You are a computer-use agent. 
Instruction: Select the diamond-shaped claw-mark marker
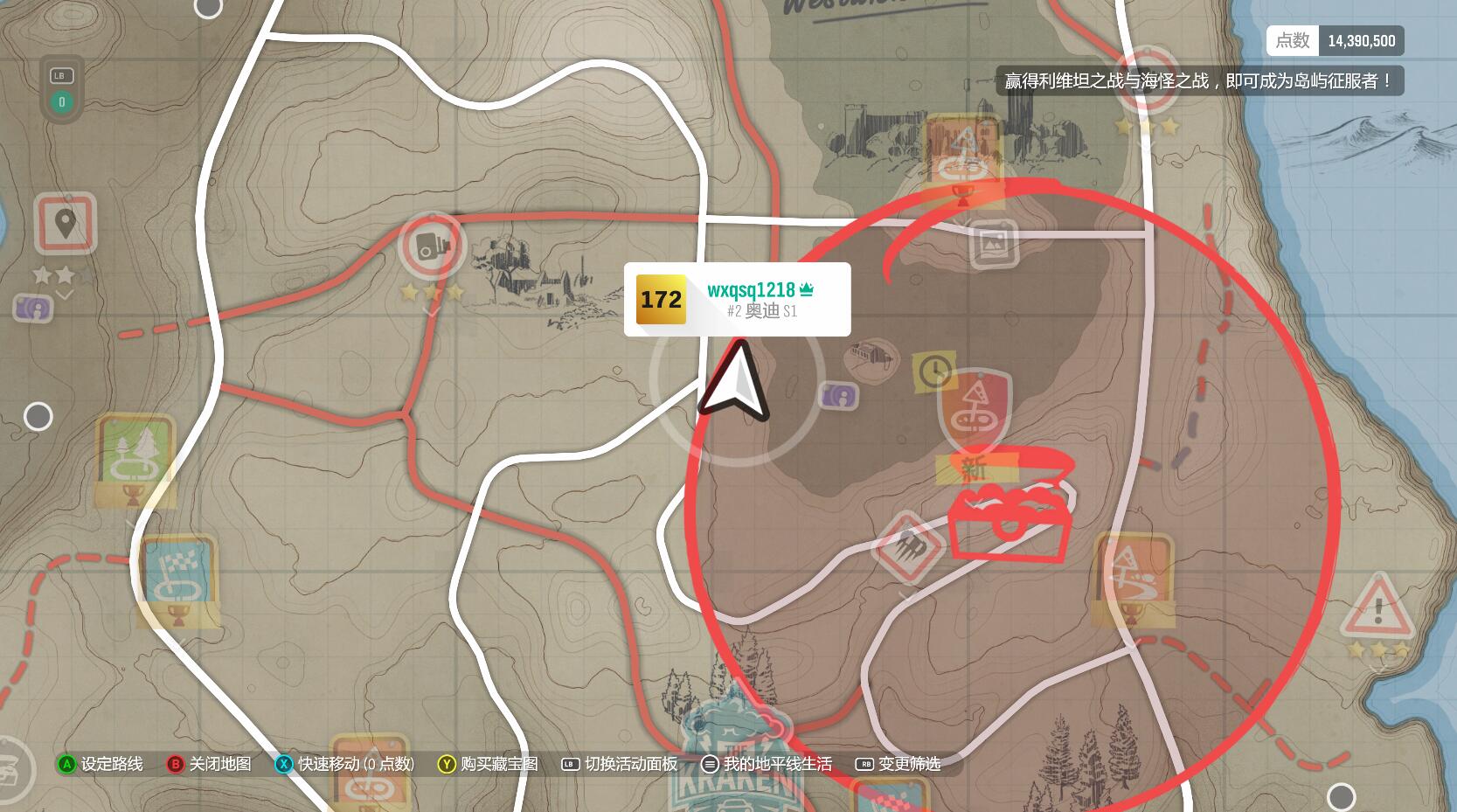pyautogui.click(x=908, y=547)
